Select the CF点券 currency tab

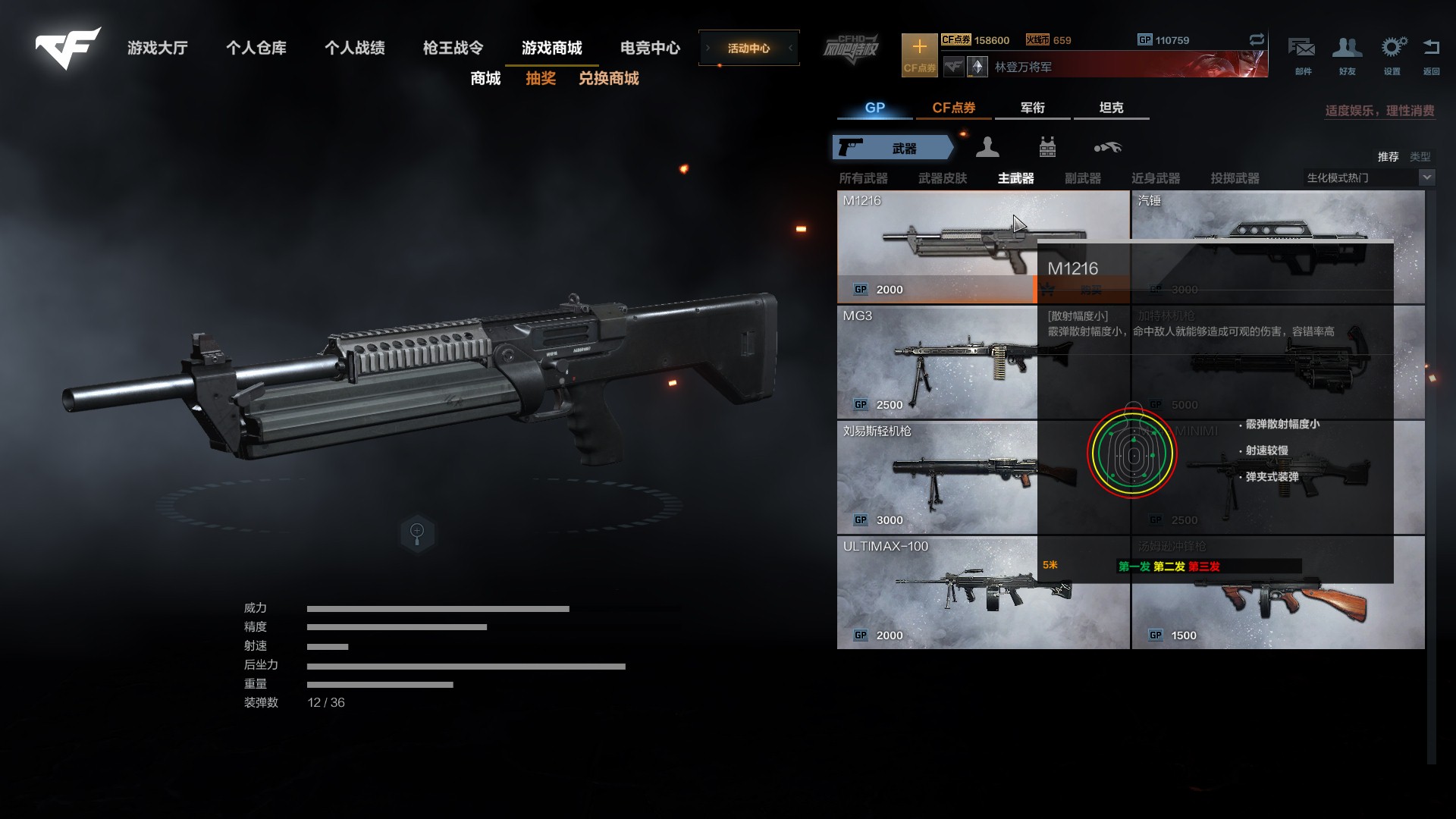click(953, 108)
